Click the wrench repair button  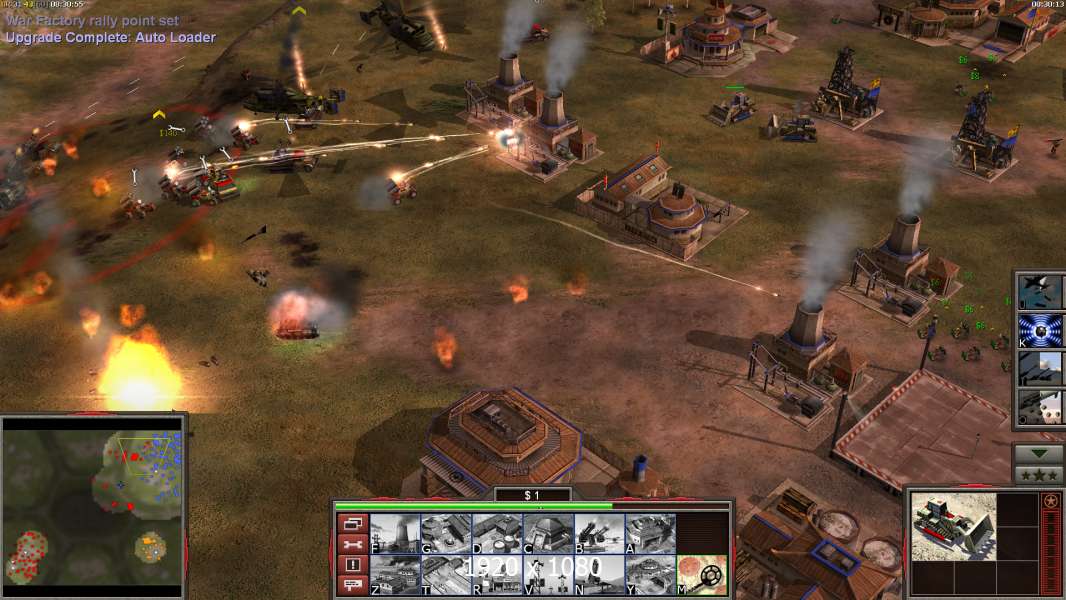coord(352,545)
